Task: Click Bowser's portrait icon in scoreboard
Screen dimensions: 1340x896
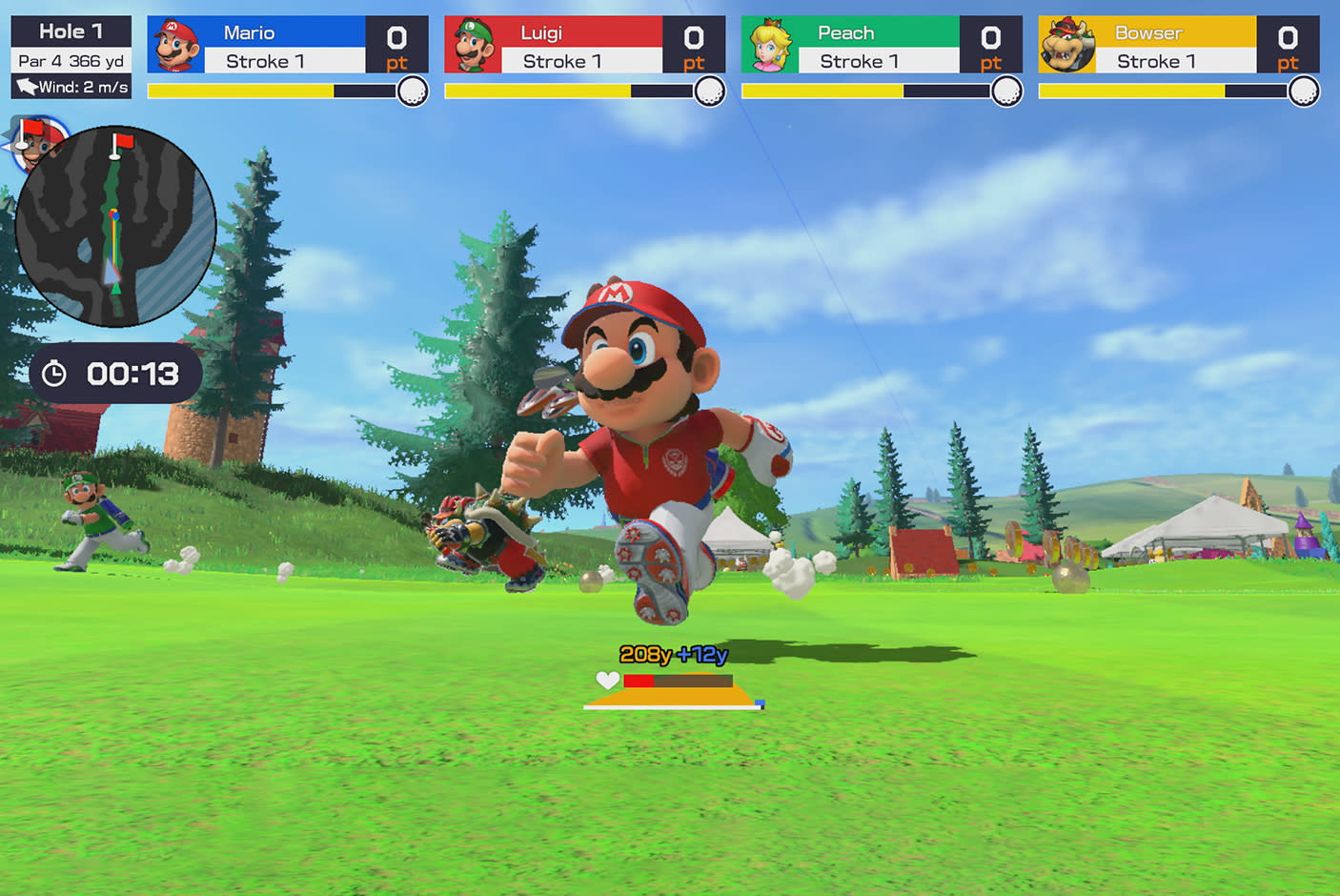Action: point(1066,46)
